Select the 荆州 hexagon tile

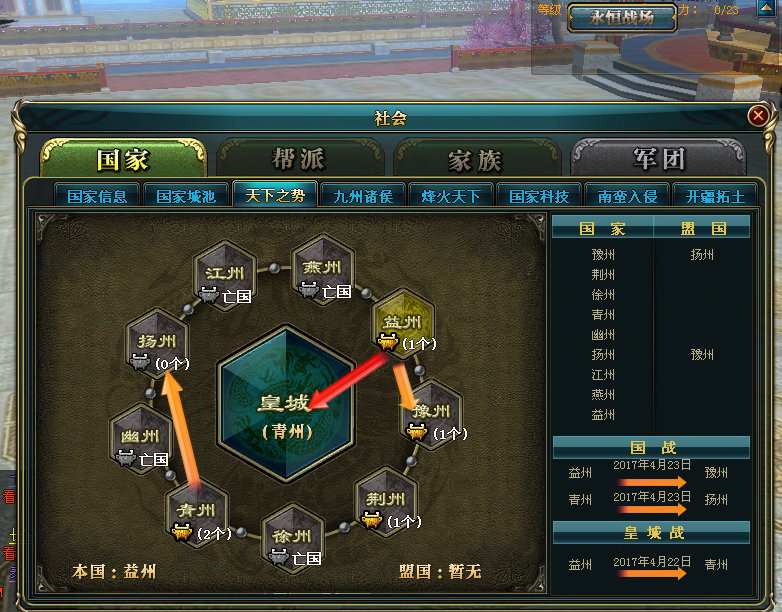click(x=386, y=500)
